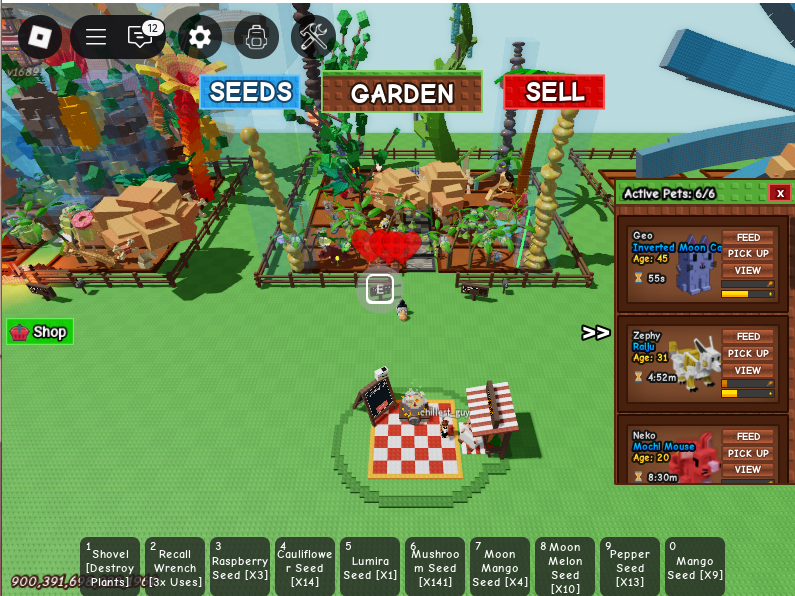Teleport with the red SELL button
The image size is (795, 596).
click(x=554, y=92)
